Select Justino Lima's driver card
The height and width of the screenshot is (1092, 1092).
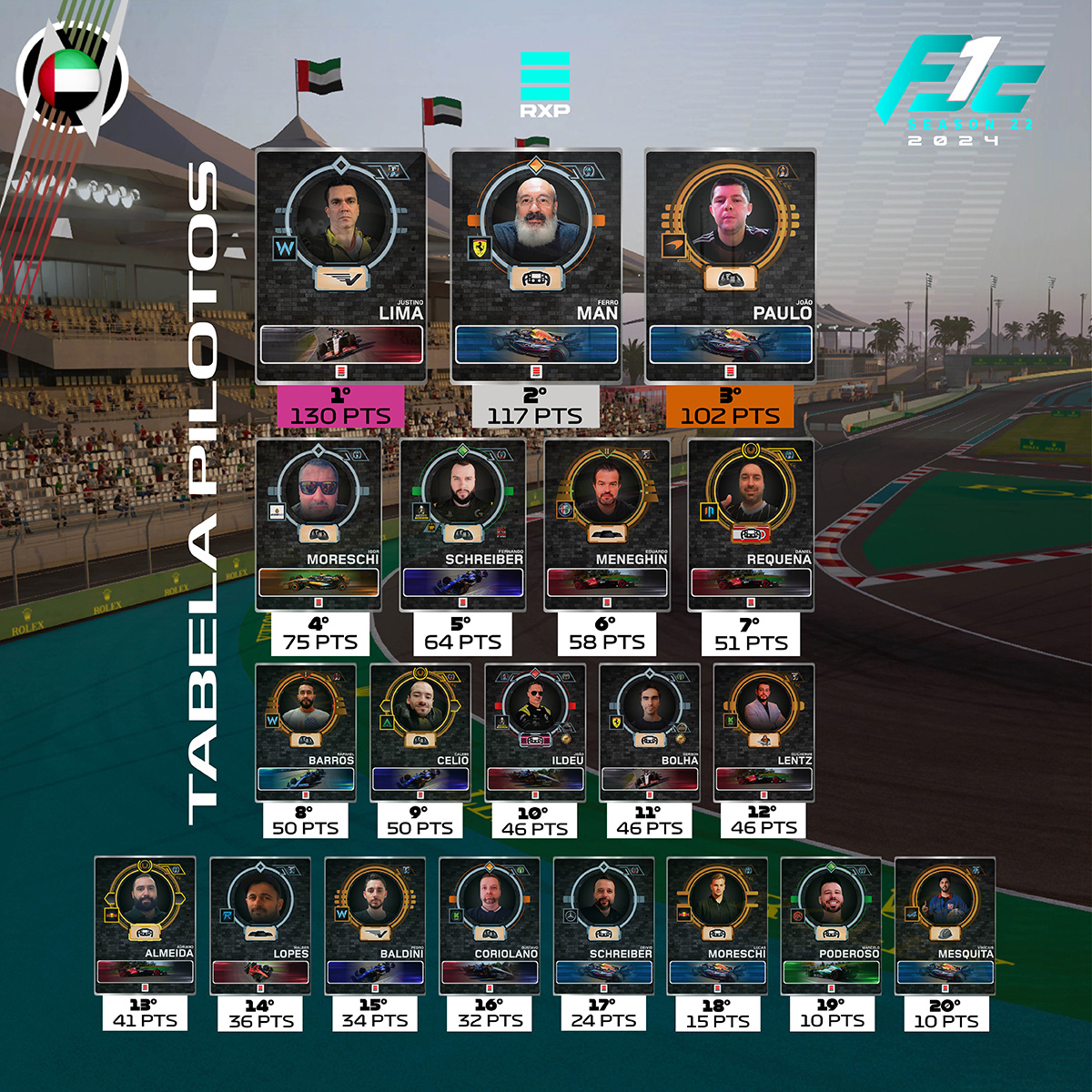pyautogui.click(x=341, y=266)
